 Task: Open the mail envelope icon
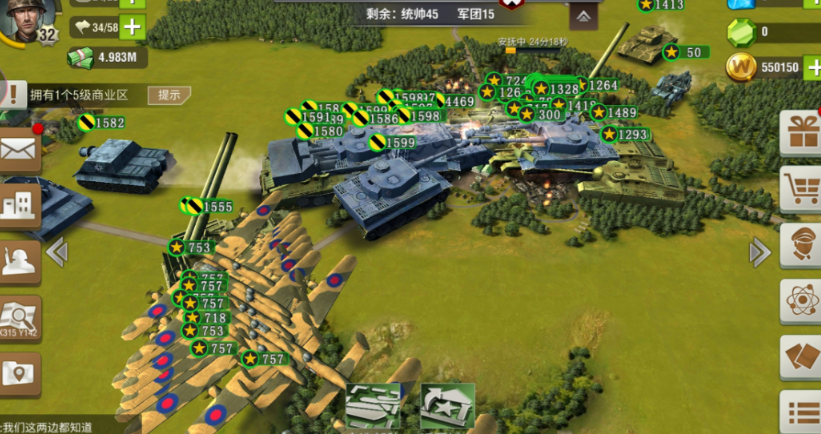[19, 152]
